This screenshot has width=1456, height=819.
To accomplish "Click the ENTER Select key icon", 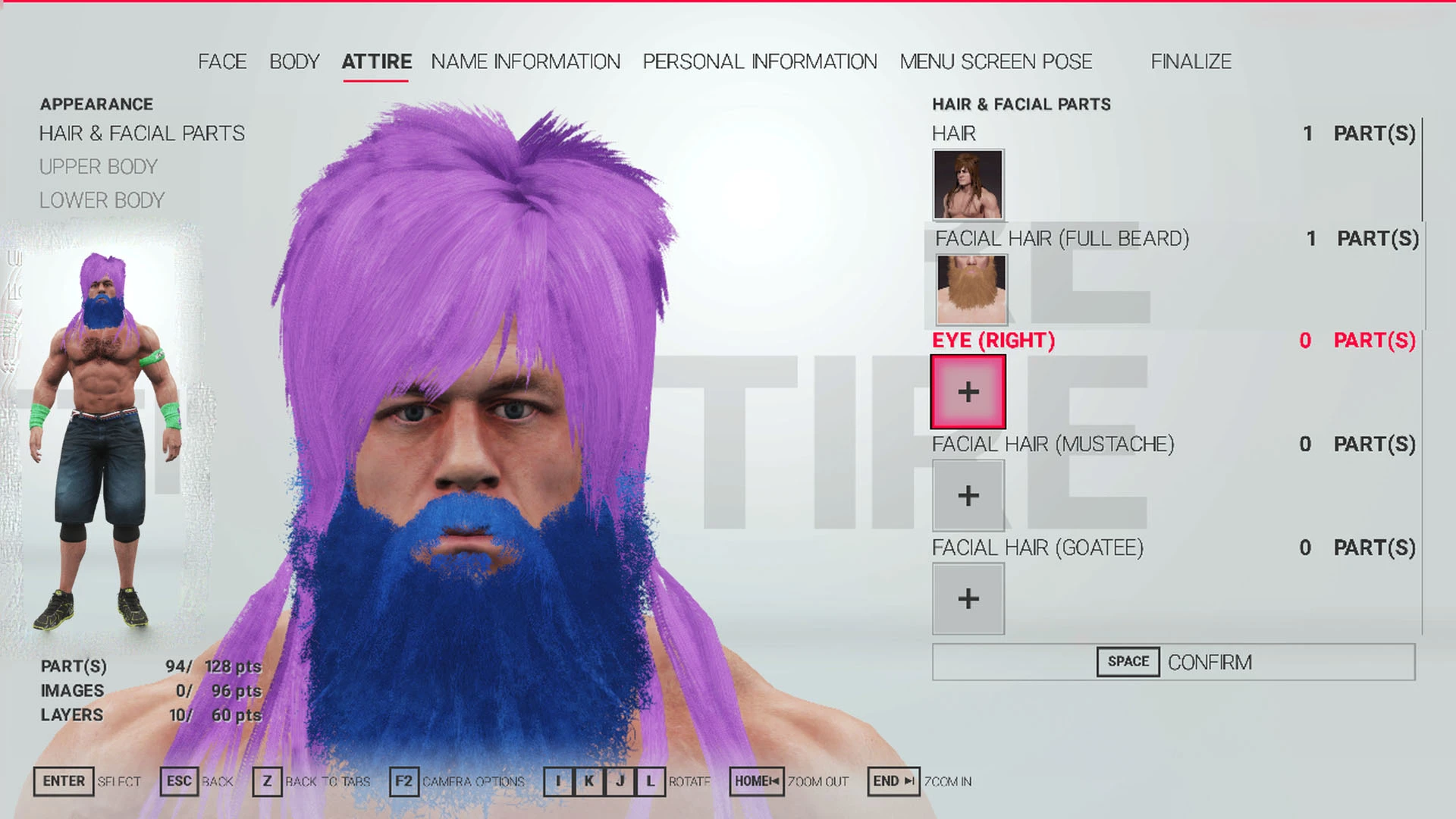I will coord(64,781).
